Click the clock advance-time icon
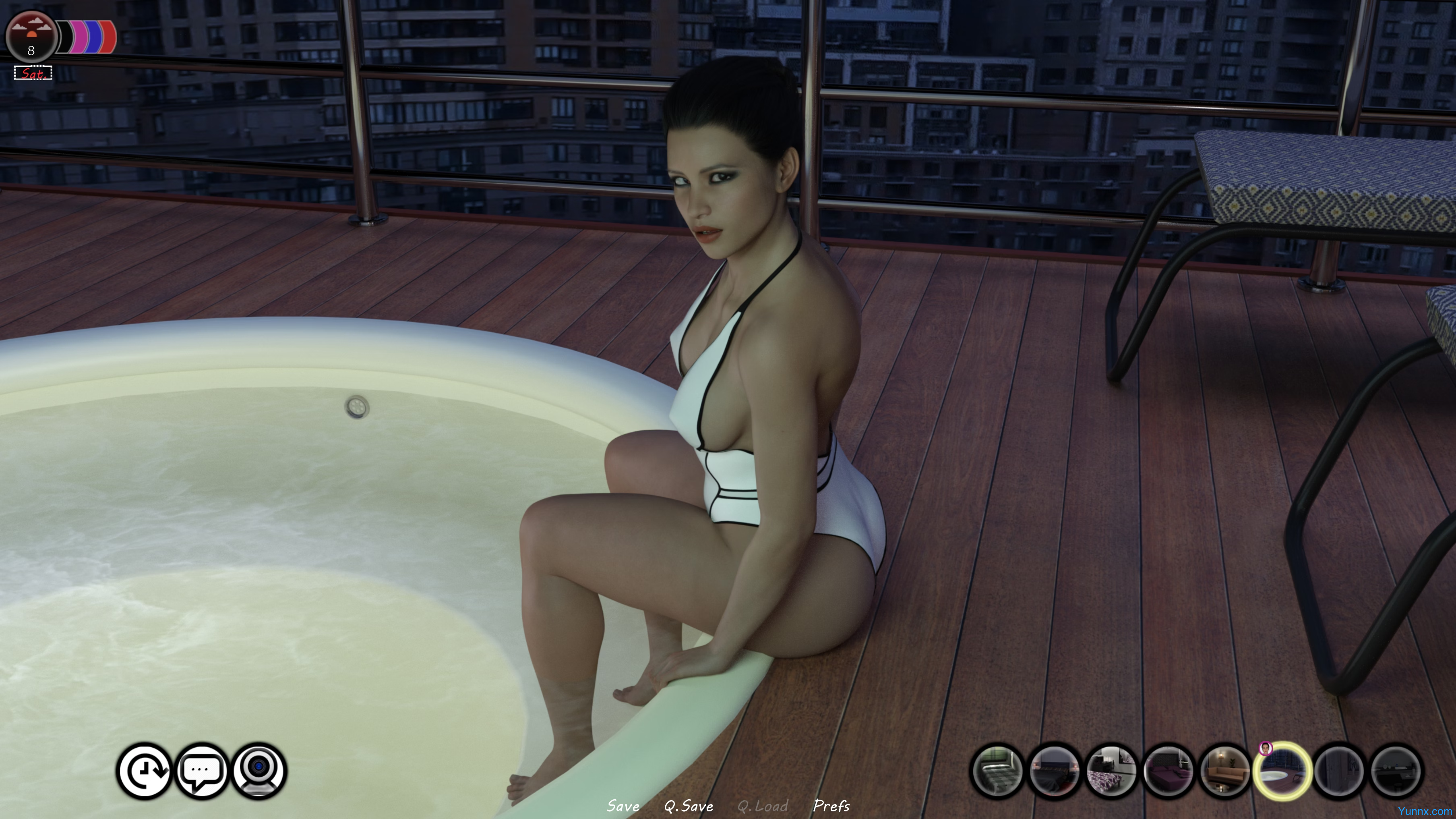This screenshot has height=819, width=1456. point(145,770)
